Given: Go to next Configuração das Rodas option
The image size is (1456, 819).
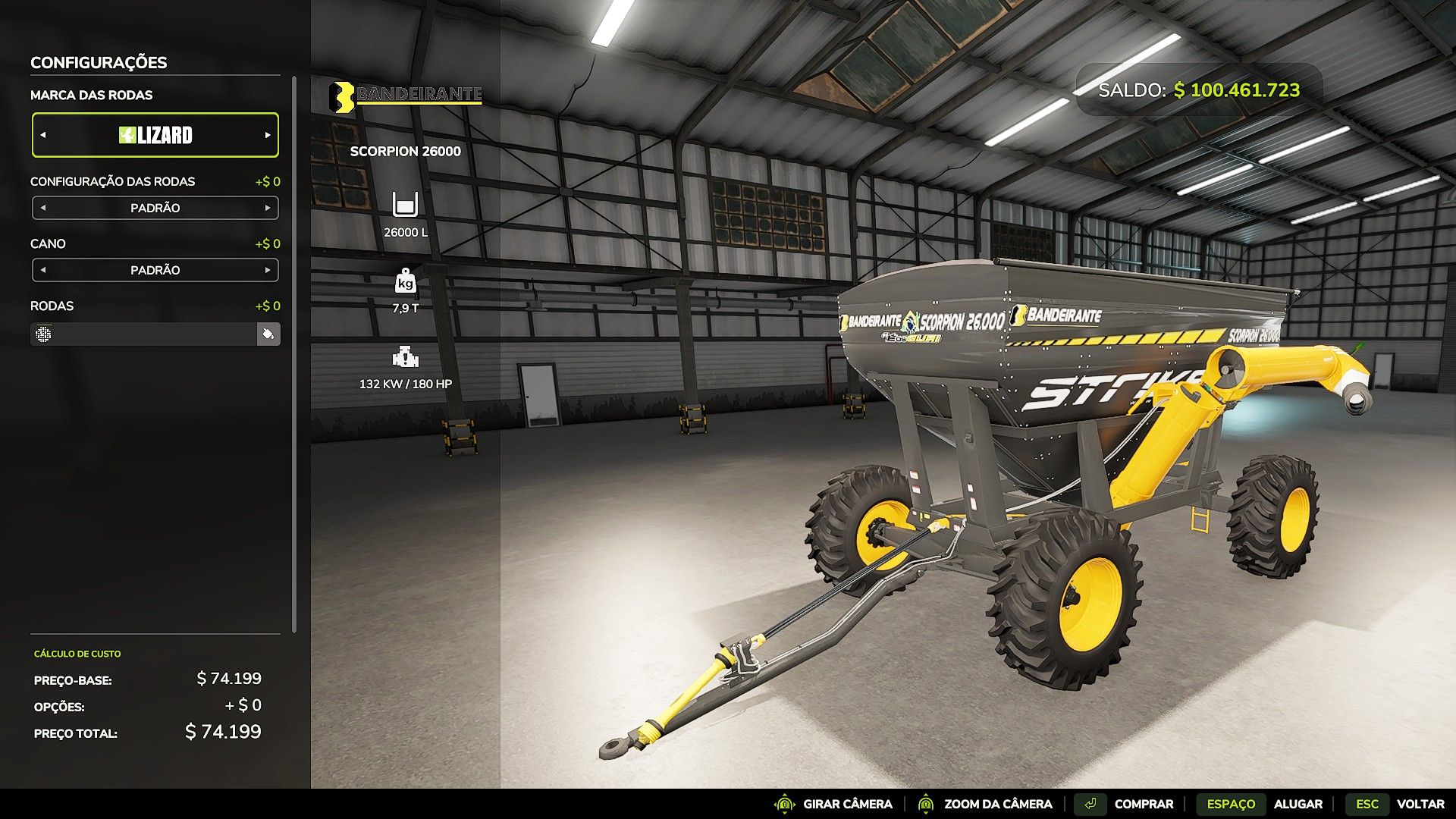Looking at the screenshot, I should coord(268,208).
